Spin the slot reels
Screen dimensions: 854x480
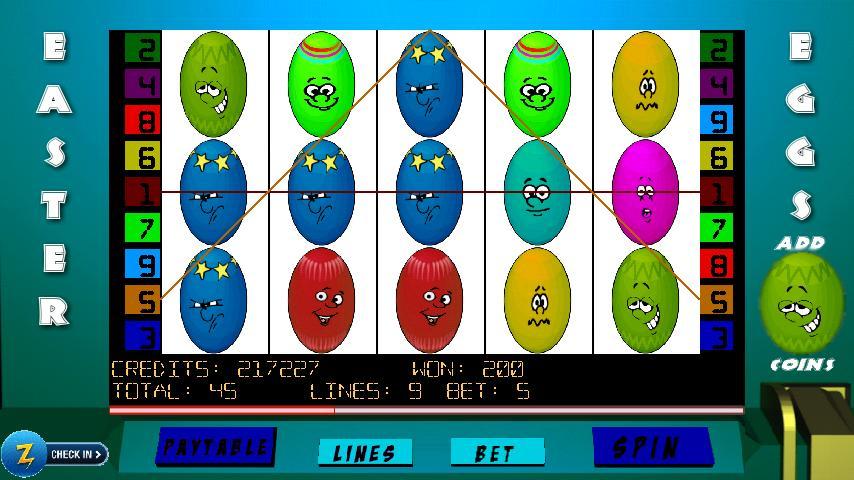[651, 447]
